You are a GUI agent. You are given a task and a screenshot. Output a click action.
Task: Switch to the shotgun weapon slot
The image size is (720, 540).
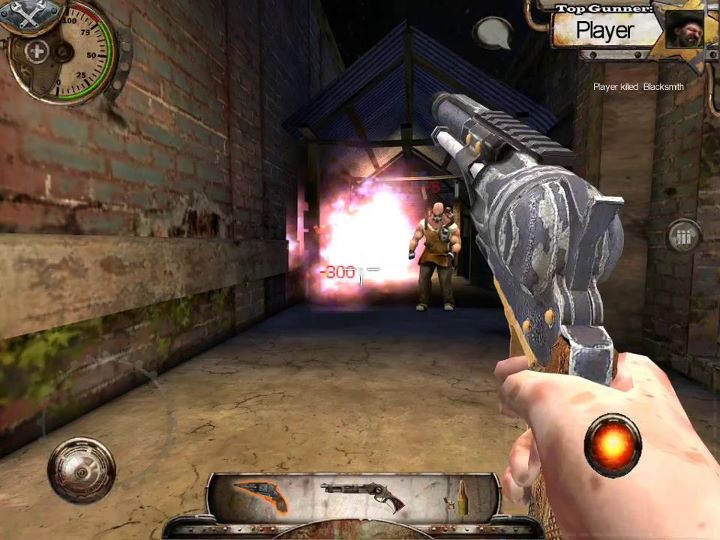[x=363, y=494]
